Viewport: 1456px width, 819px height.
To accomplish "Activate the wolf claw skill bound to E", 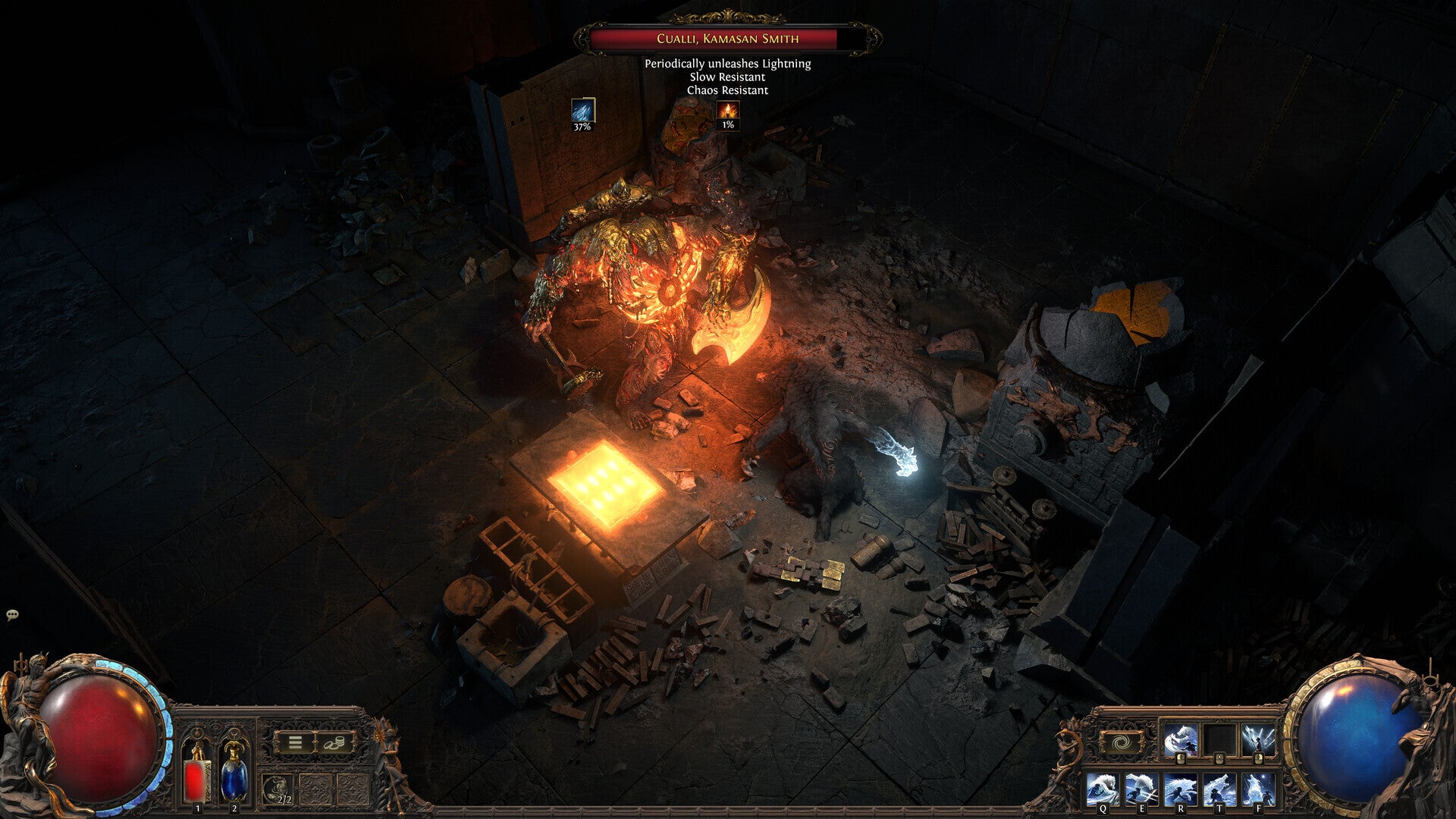I will [x=1141, y=789].
